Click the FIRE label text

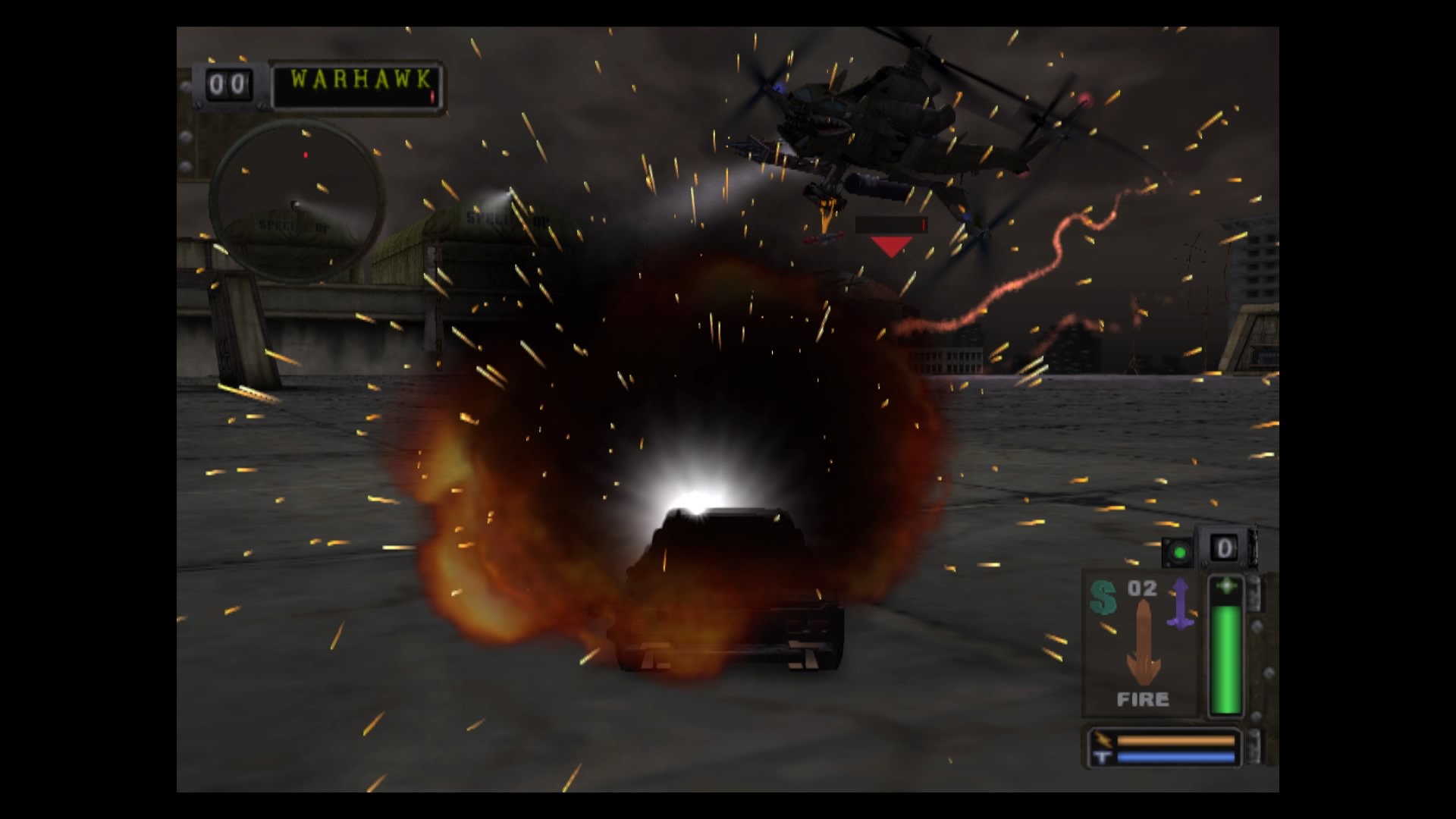pyautogui.click(x=1144, y=699)
